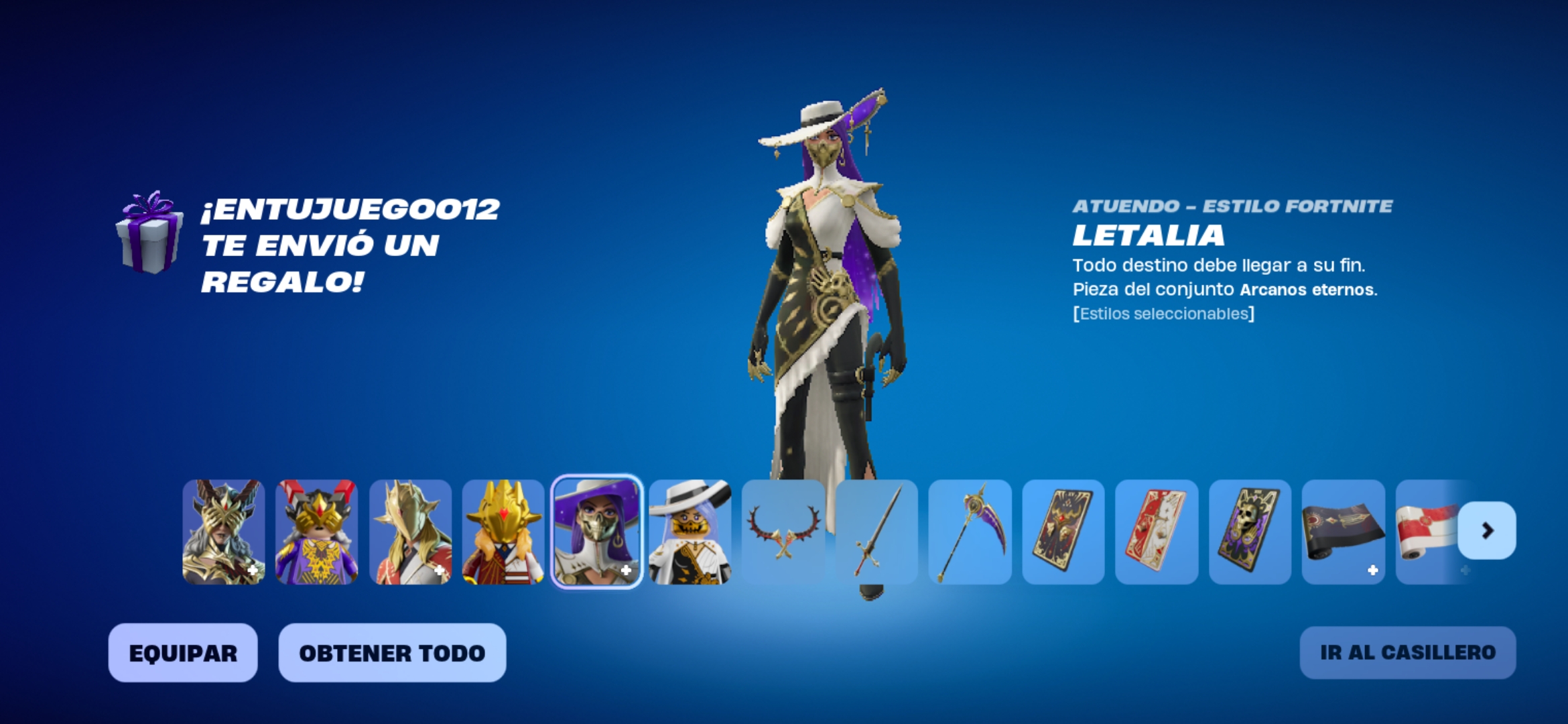Pick the LEGO golden helmet figure thumbnail

pyautogui.click(x=503, y=532)
